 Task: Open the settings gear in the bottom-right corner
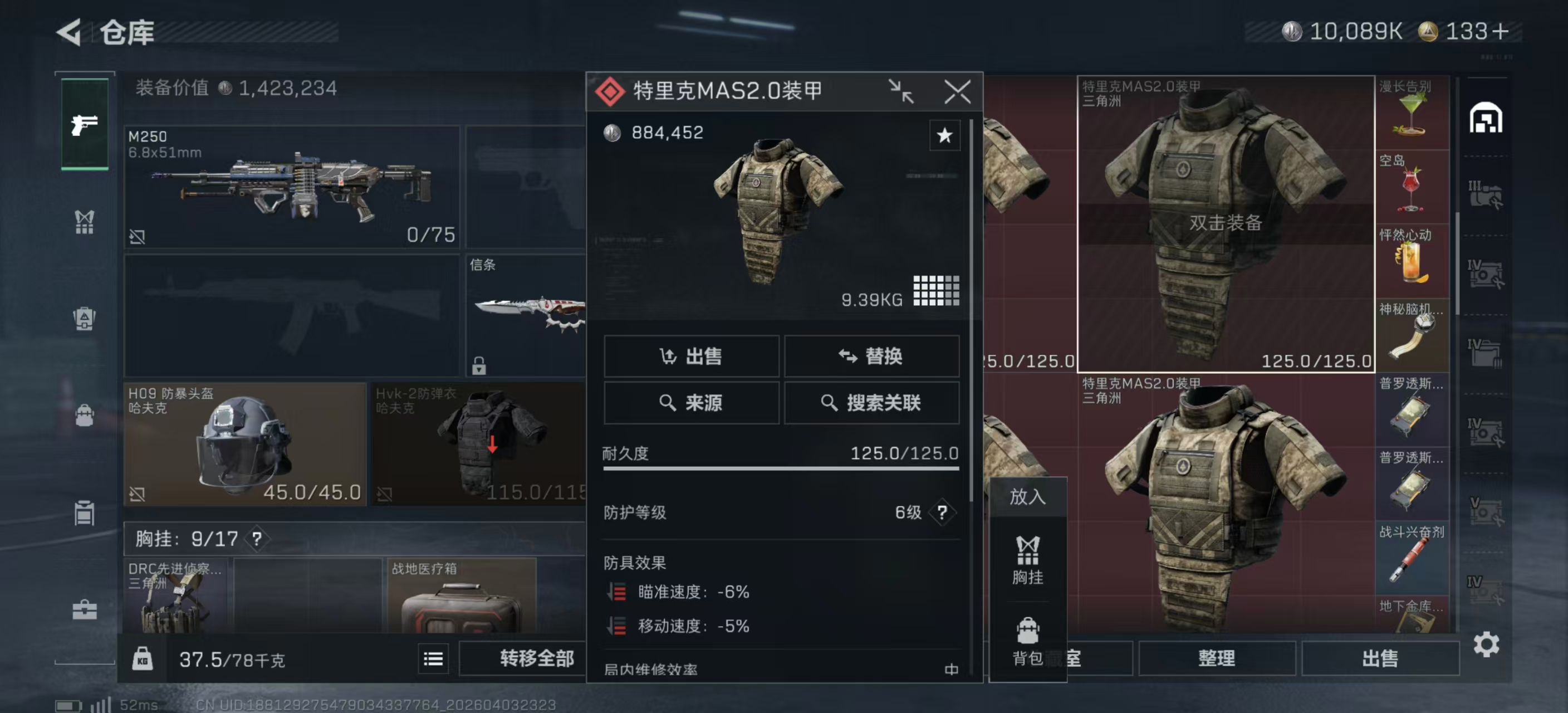pos(1487,644)
